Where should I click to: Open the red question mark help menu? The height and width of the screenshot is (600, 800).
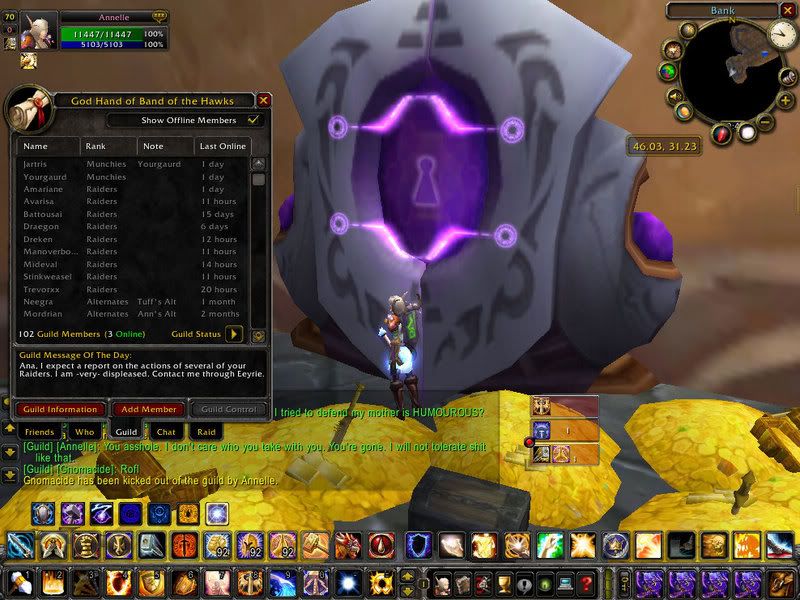point(587,580)
